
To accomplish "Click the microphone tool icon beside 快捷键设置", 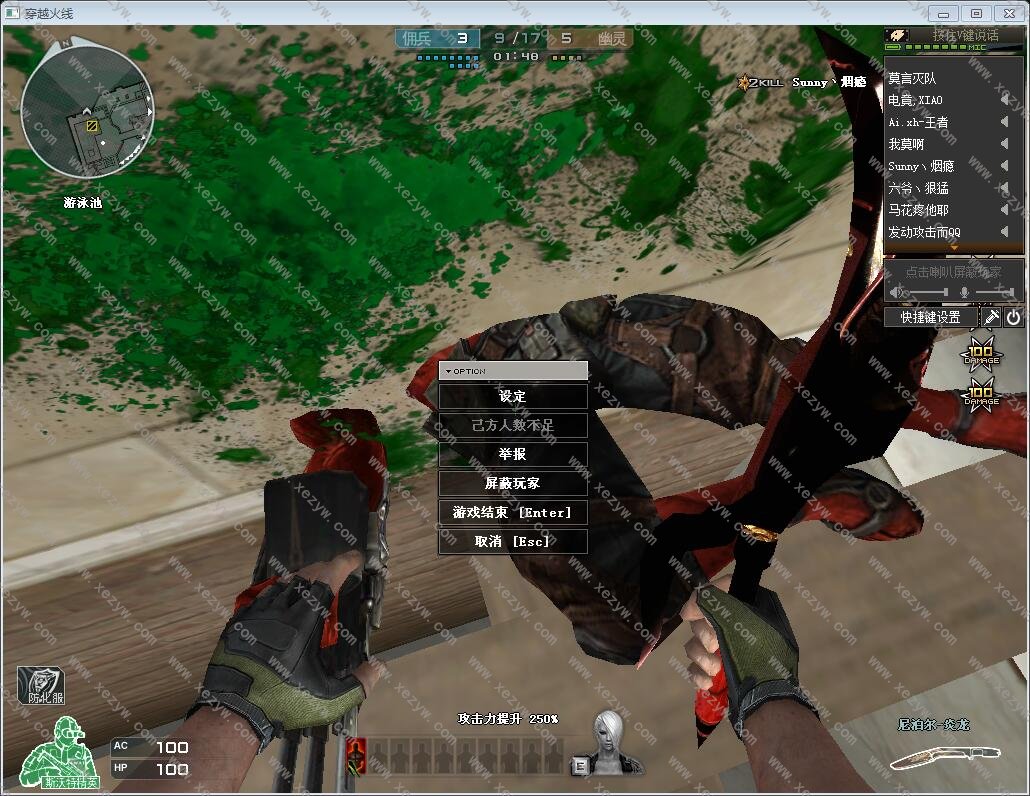I will [x=991, y=317].
